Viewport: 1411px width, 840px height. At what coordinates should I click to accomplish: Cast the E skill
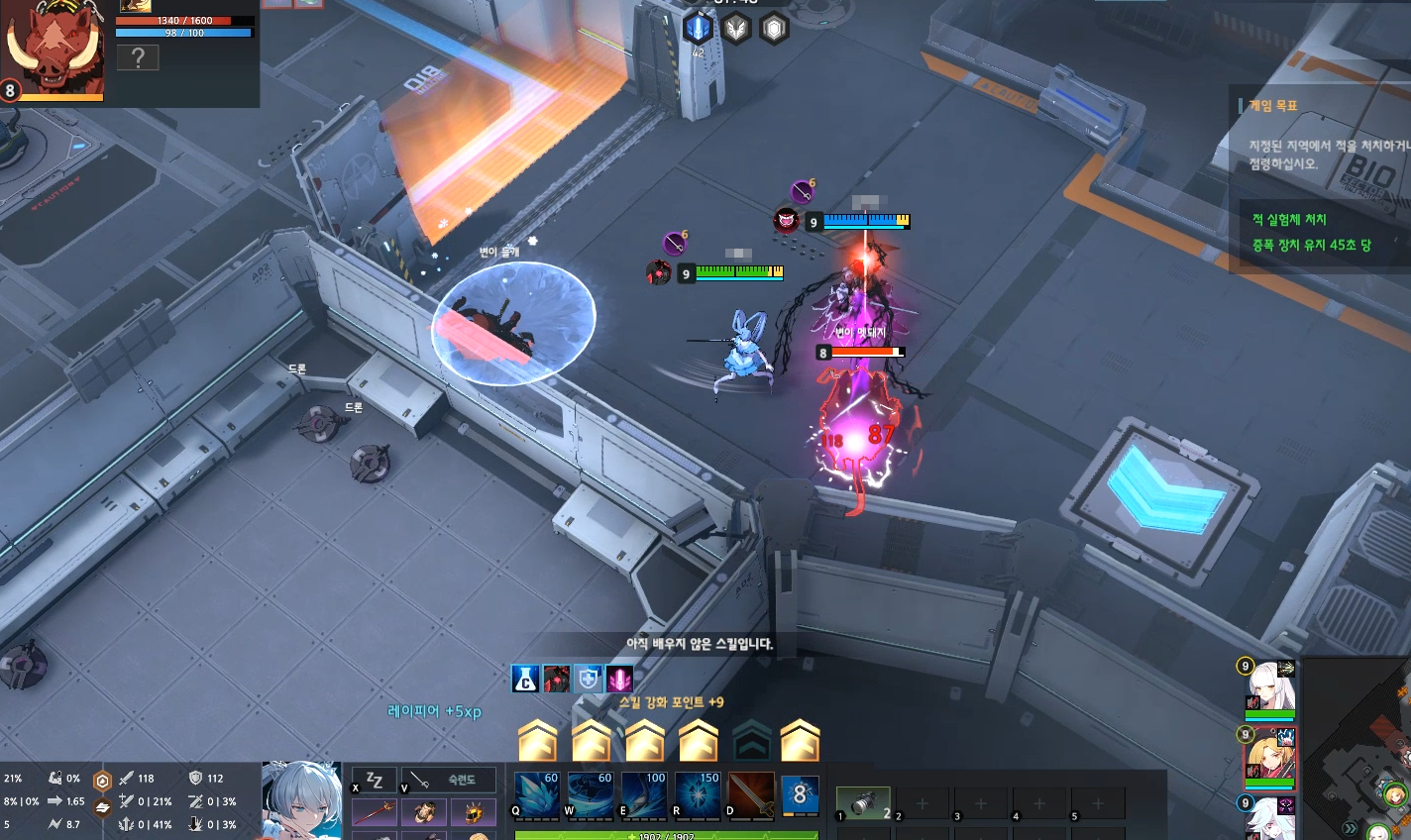(643, 794)
